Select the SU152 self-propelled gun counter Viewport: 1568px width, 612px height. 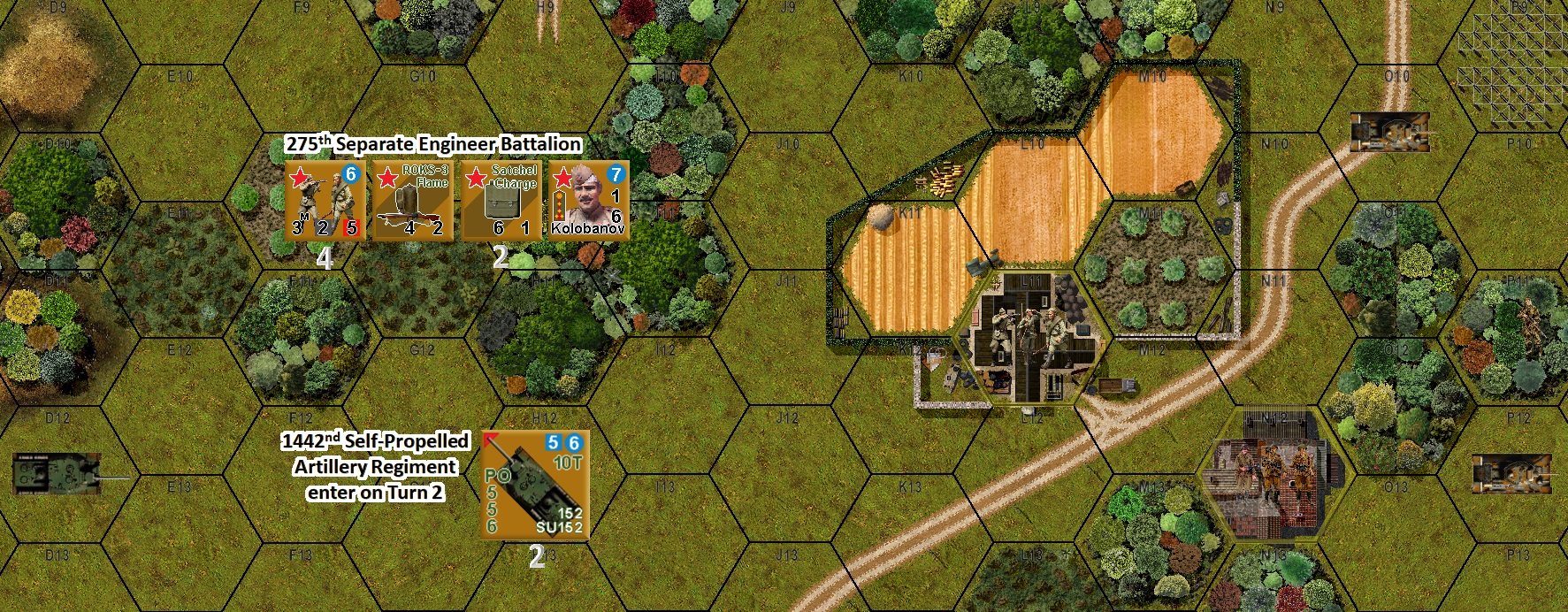[x=535, y=485]
